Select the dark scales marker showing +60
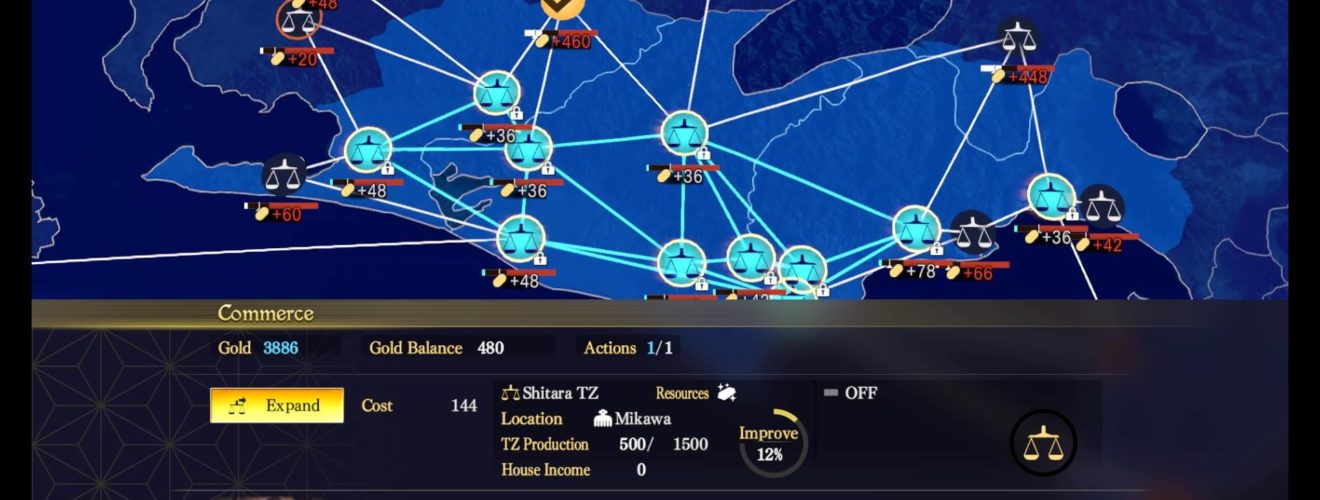This screenshot has width=1320, height=500. [284, 175]
